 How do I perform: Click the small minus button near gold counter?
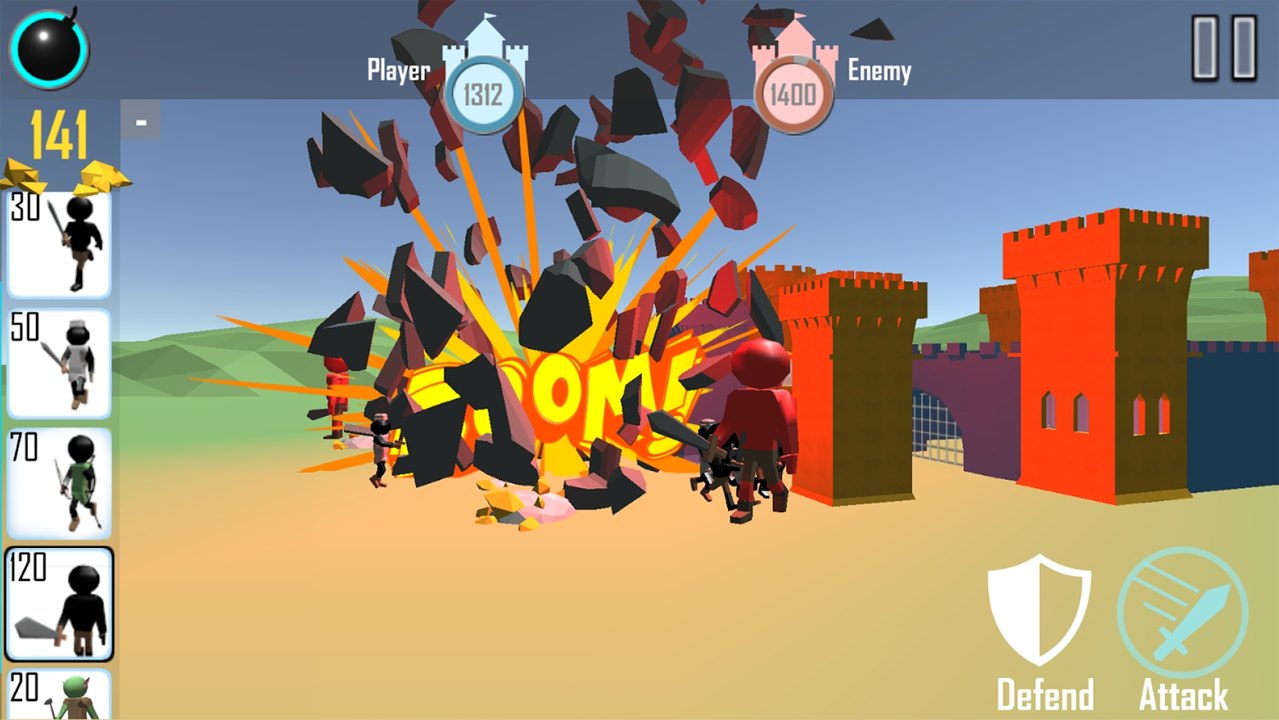(141, 122)
